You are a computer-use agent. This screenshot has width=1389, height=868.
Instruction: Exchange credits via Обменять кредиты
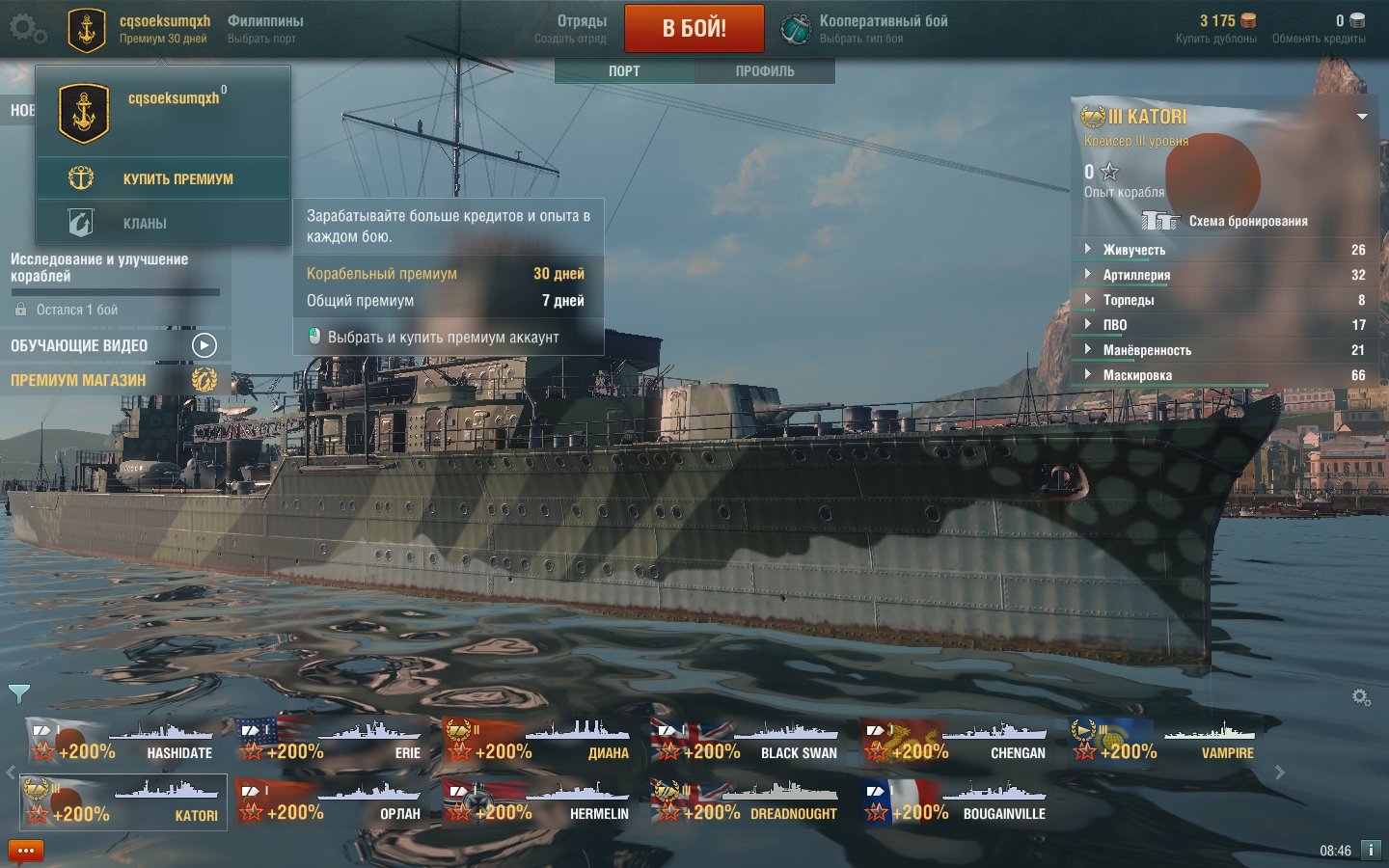[1319, 29]
